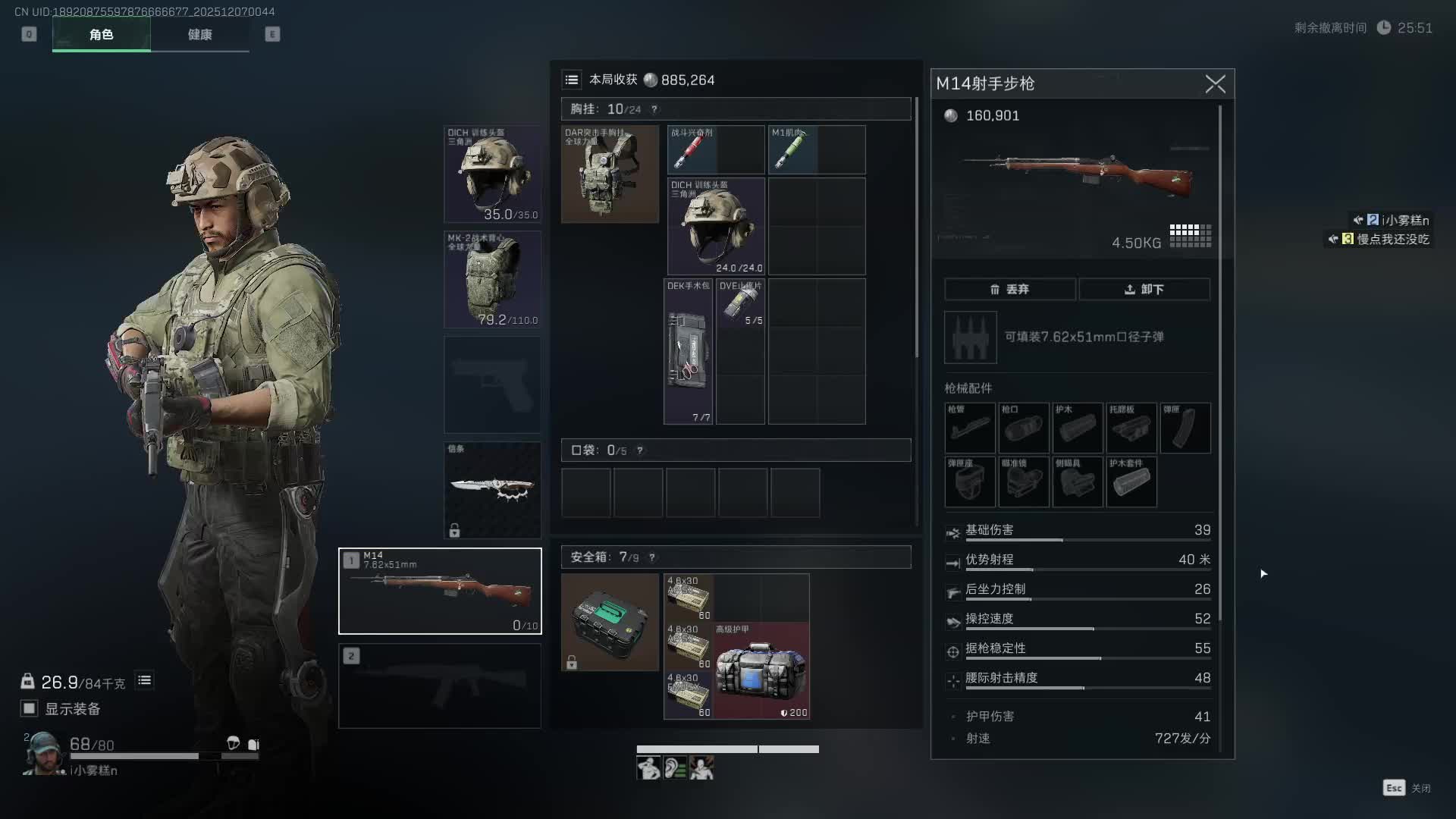1456x819 pixels.
Task: Click the 丢弃 discard button
Action: click(1009, 289)
